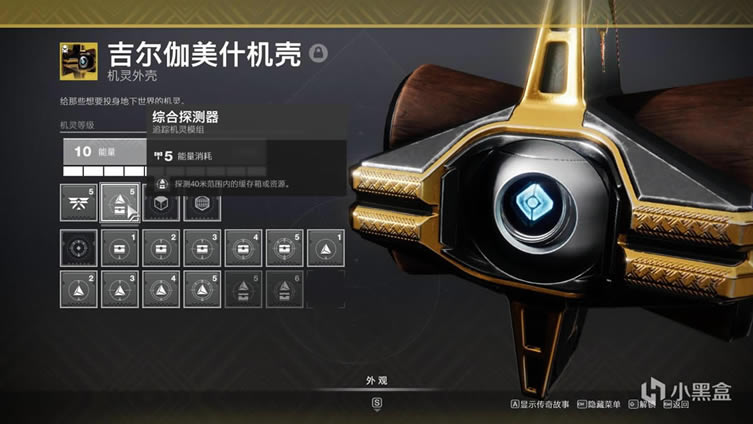Choose the pyramid resource detector mod costing 1

(x=324, y=248)
